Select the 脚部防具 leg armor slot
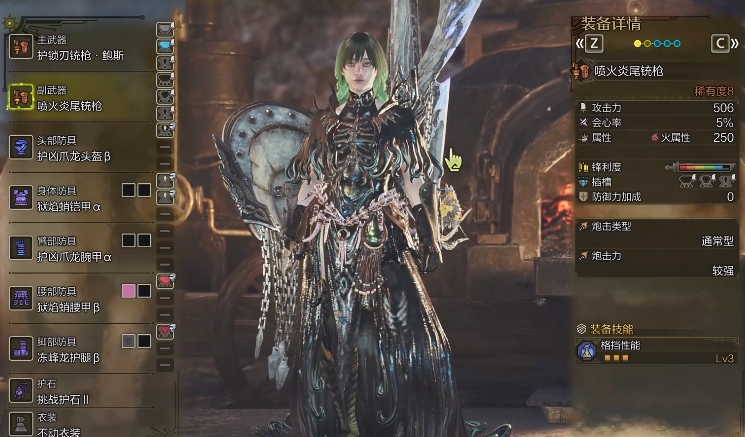Screen dimensions: 745x437 80,349
